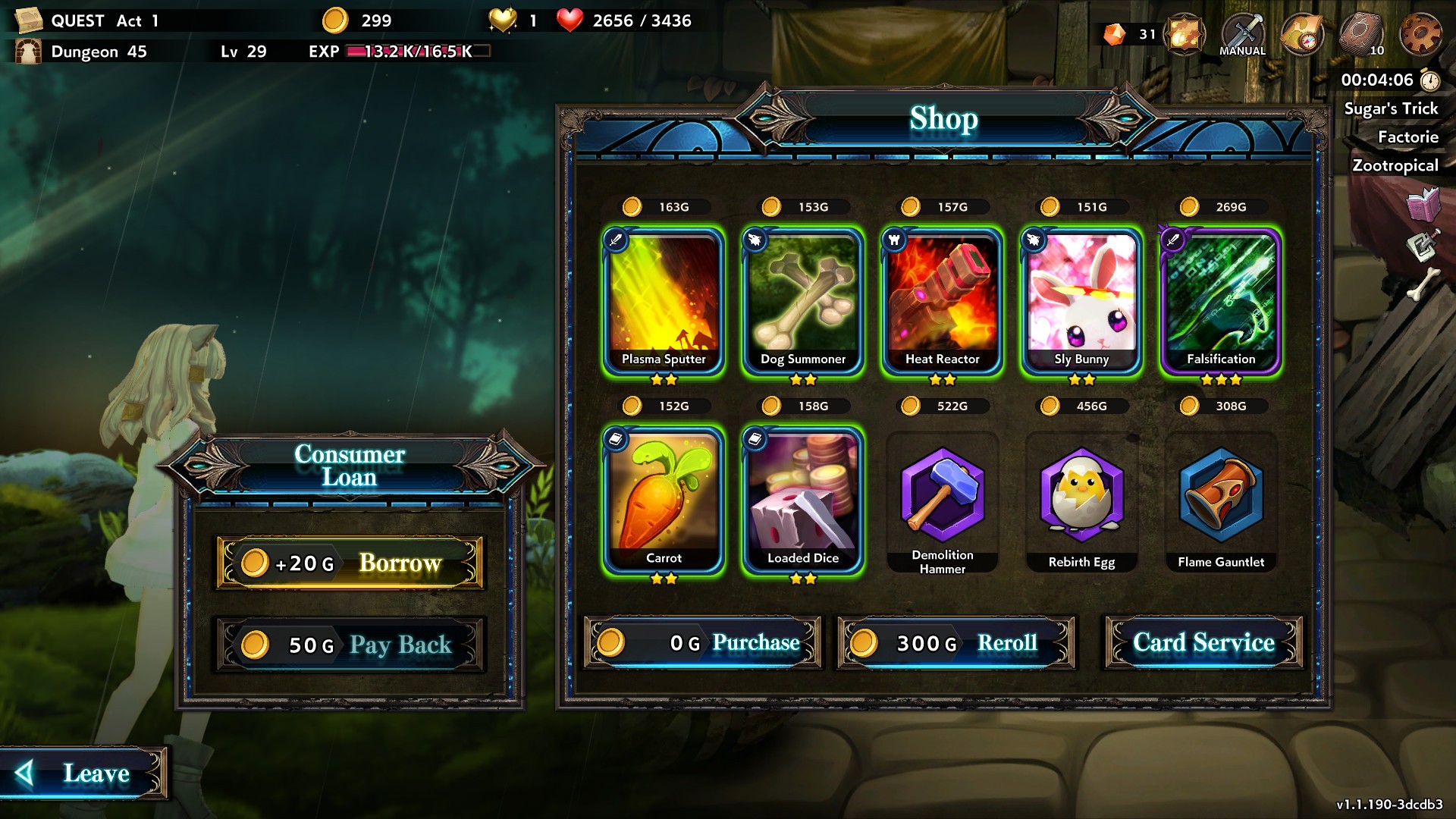Pick the Loaded Dice card
1456x819 pixels.
[803, 500]
